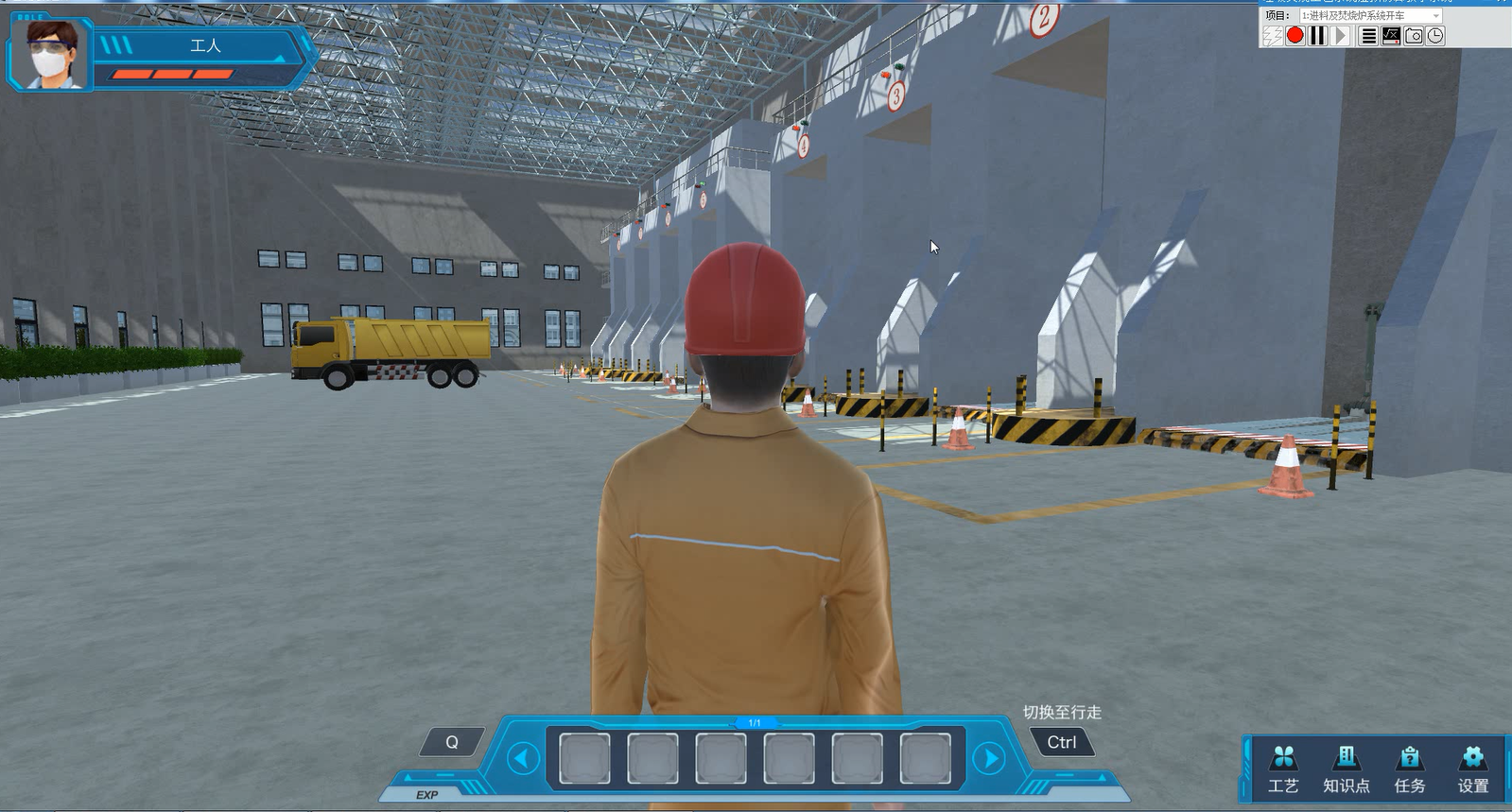
Task: Pause the simulation with the pause button
Action: pos(1318,36)
